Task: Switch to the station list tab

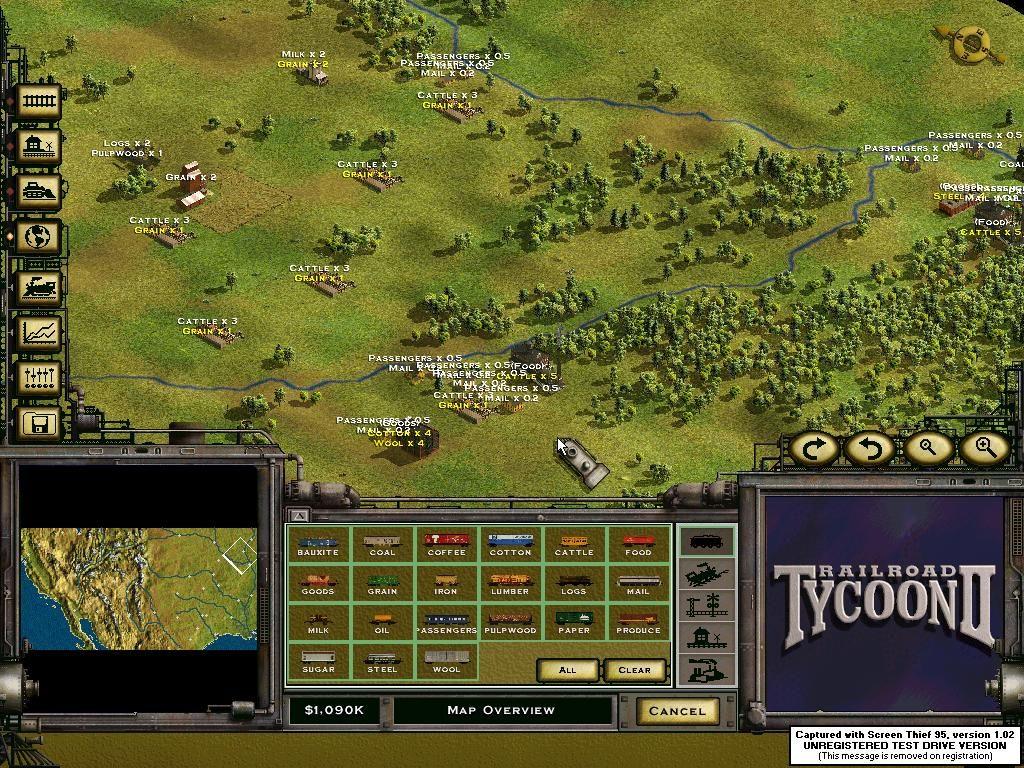Action: pyautogui.click(x=707, y=638)
